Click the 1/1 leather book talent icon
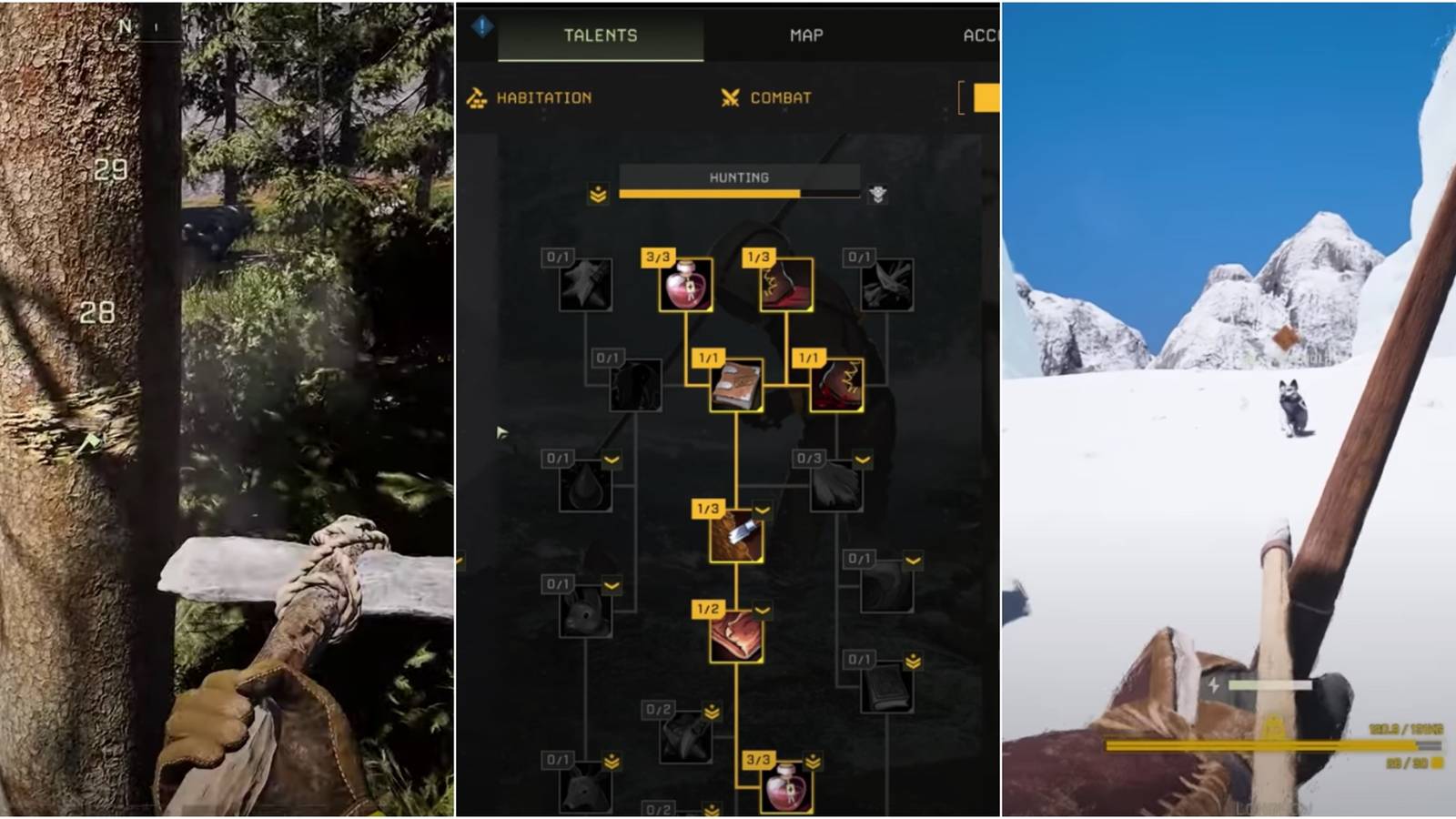1456x819 pixels. (737, 387)
